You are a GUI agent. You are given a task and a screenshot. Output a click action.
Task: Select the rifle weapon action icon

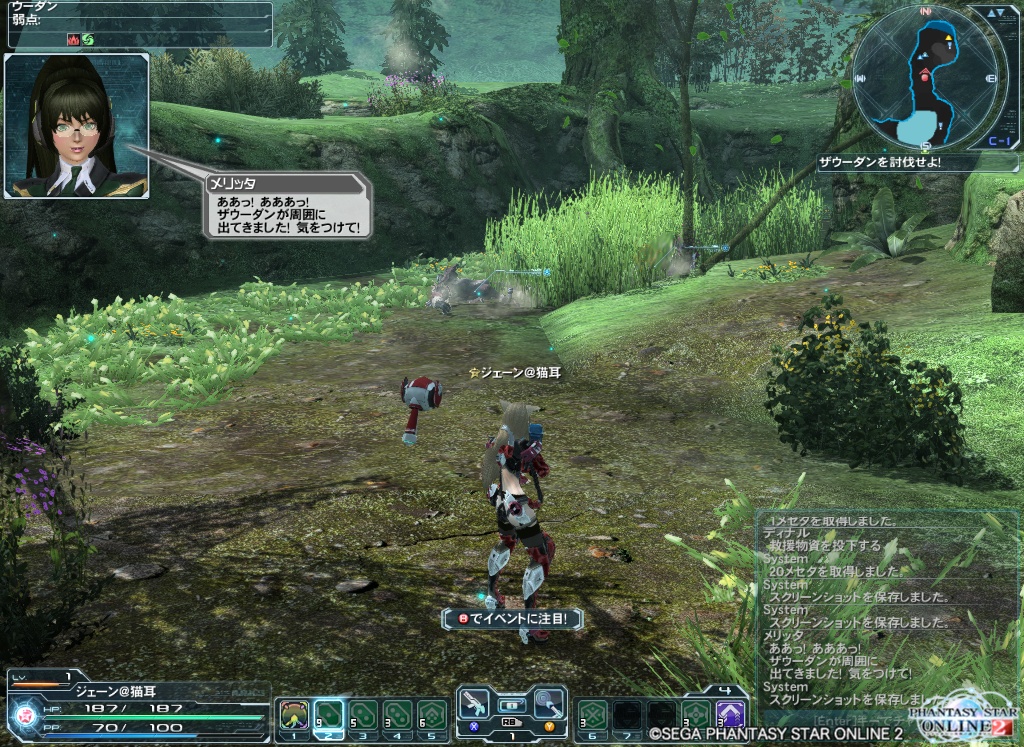click(x=474, y=704)
